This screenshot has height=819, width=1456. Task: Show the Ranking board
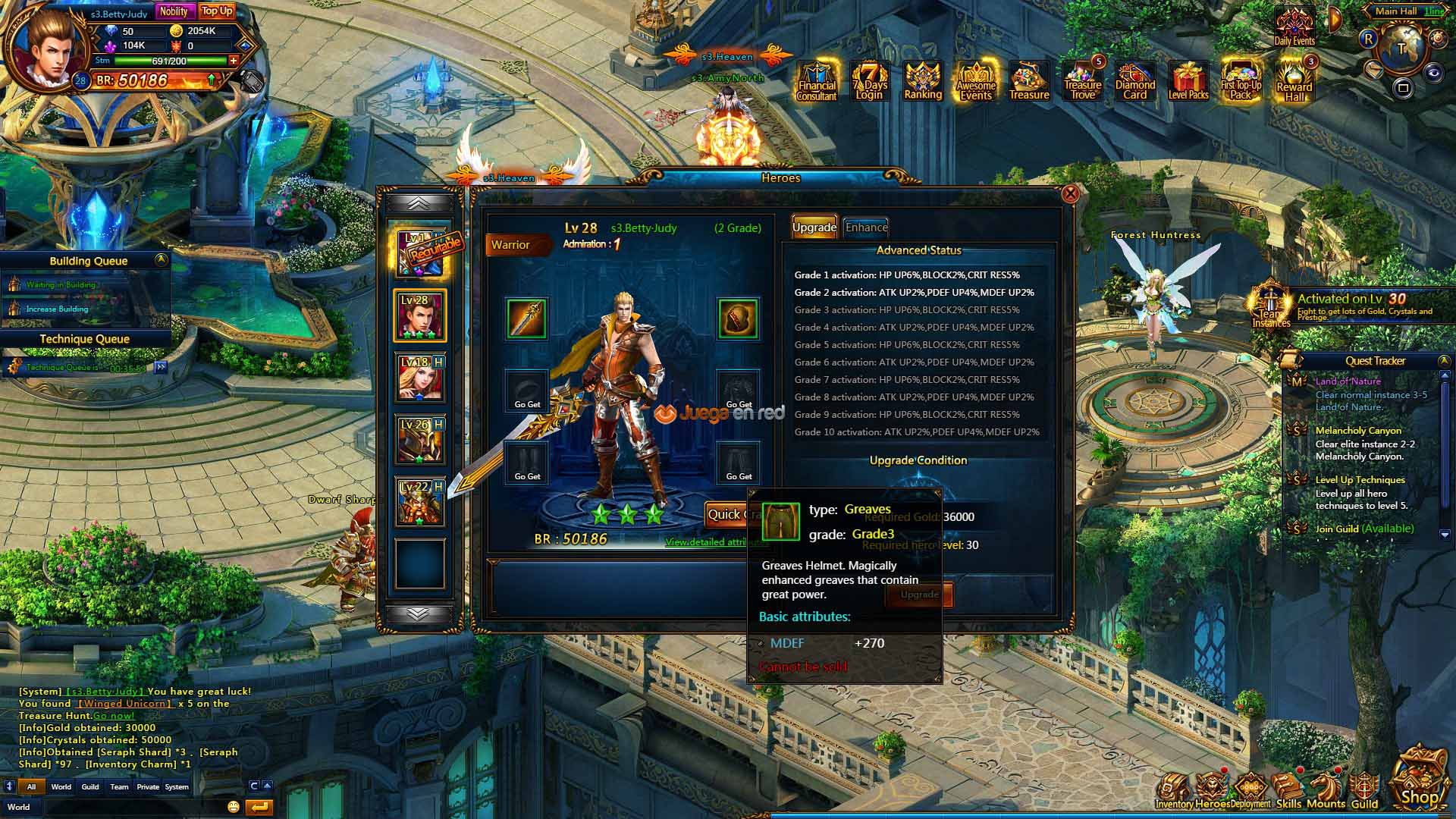pos(923,81)
